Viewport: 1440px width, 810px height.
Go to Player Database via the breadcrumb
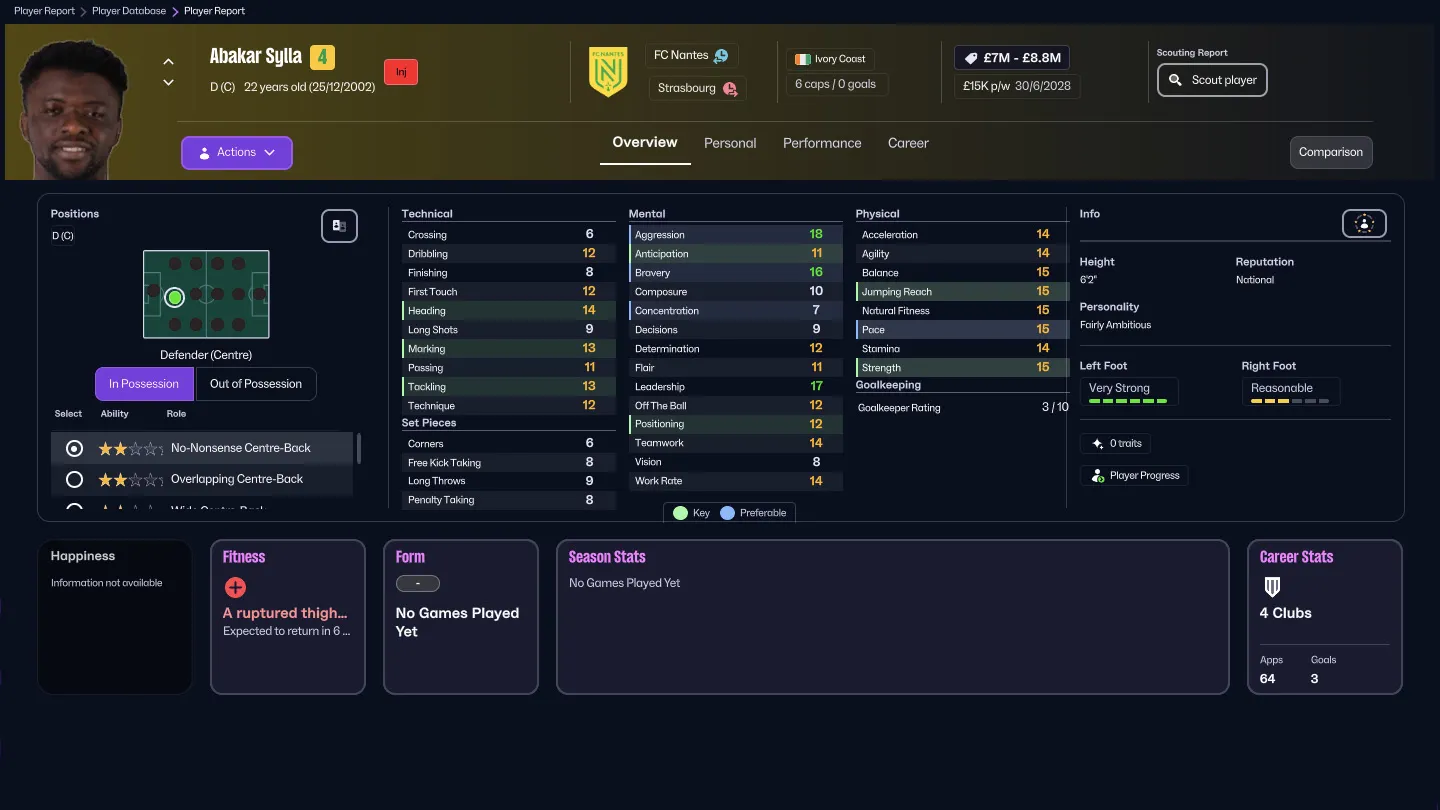click(130, 11)
